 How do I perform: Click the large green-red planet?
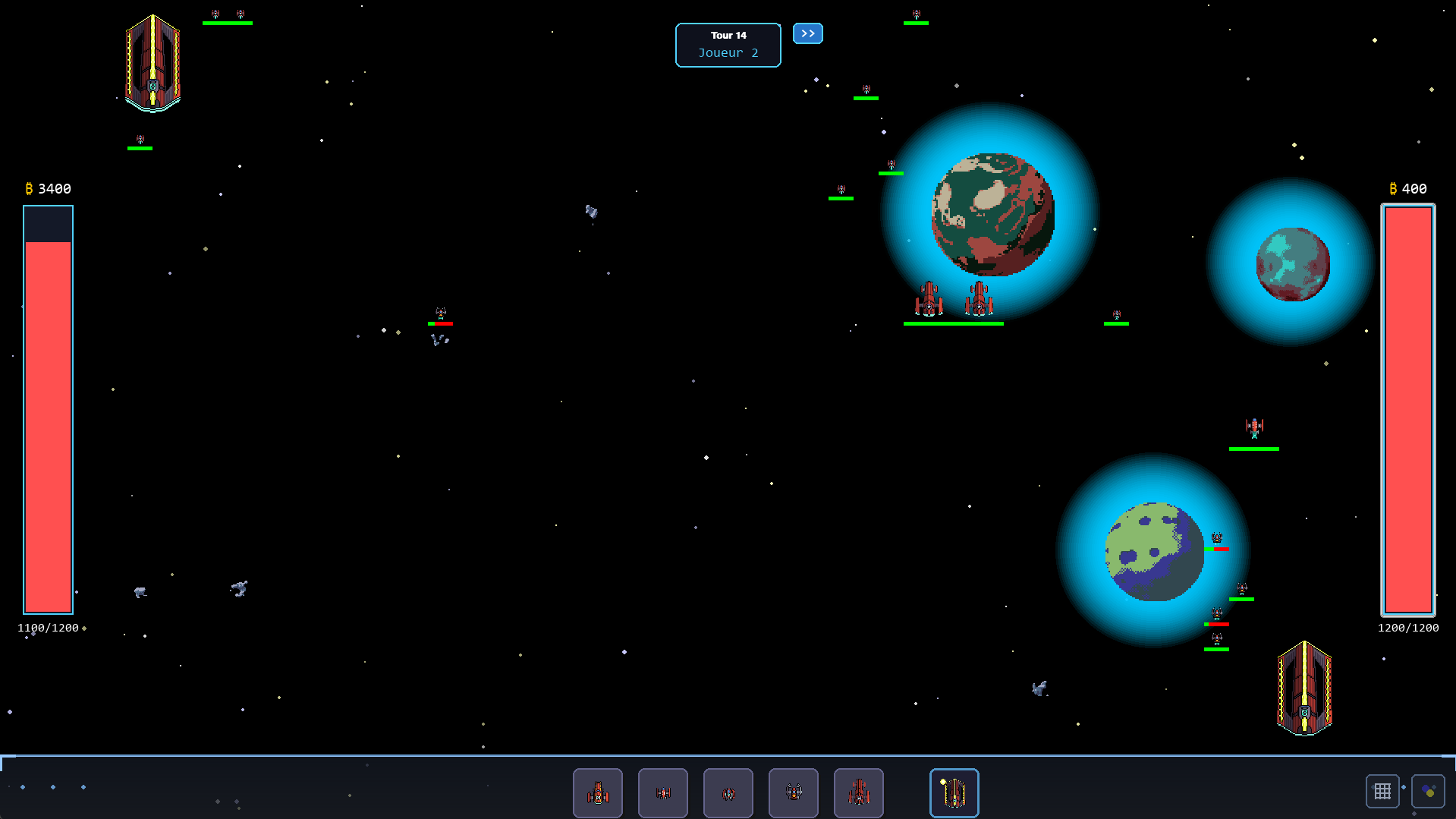tap(992, 215)
